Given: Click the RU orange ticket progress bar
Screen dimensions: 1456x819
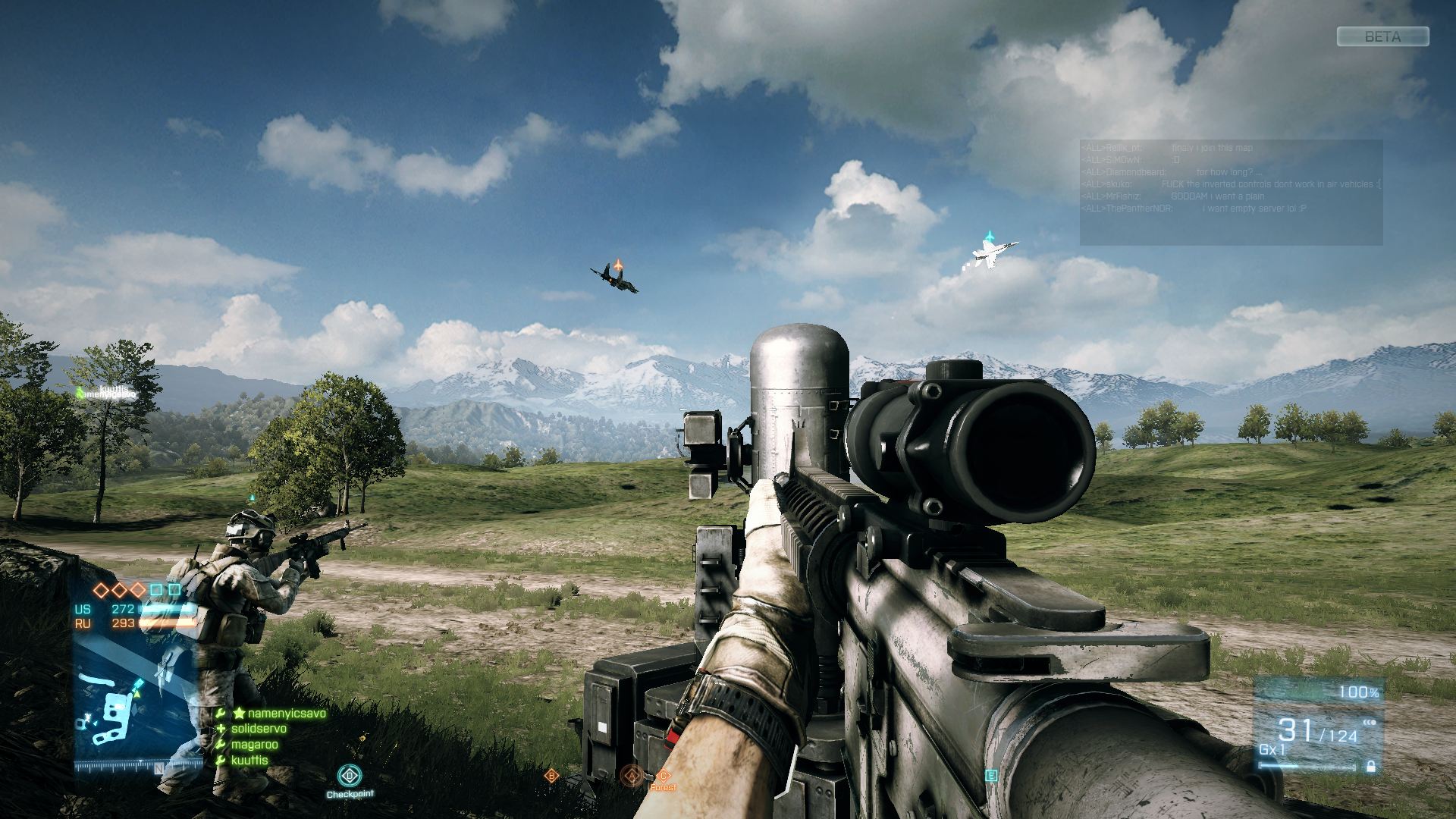Looking at the screenshot, I should coord(168,623).
